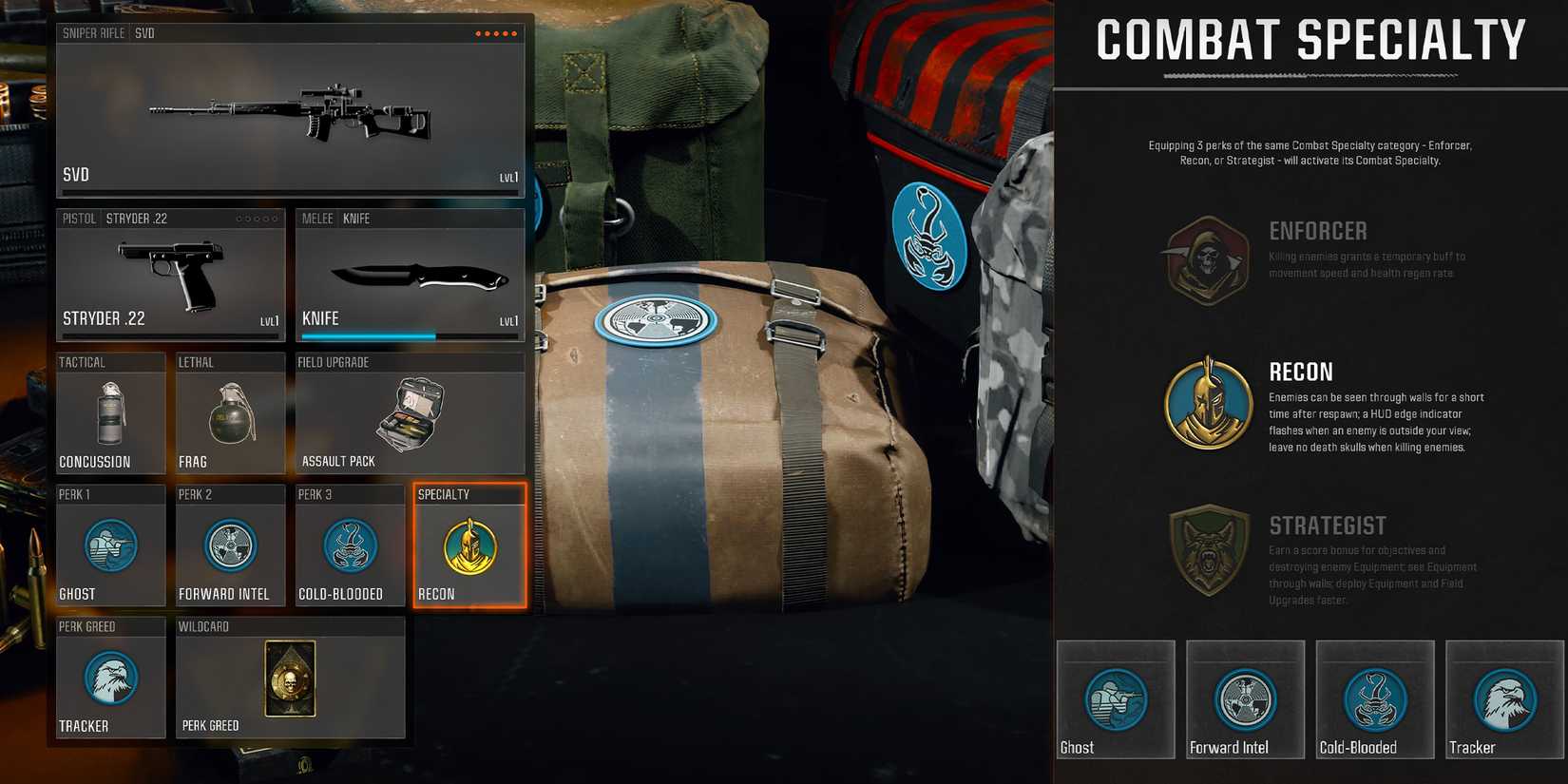1568x784 pixels.
Task: Select the Perk Greed wildcard card
Action: [x=291, y=679]
